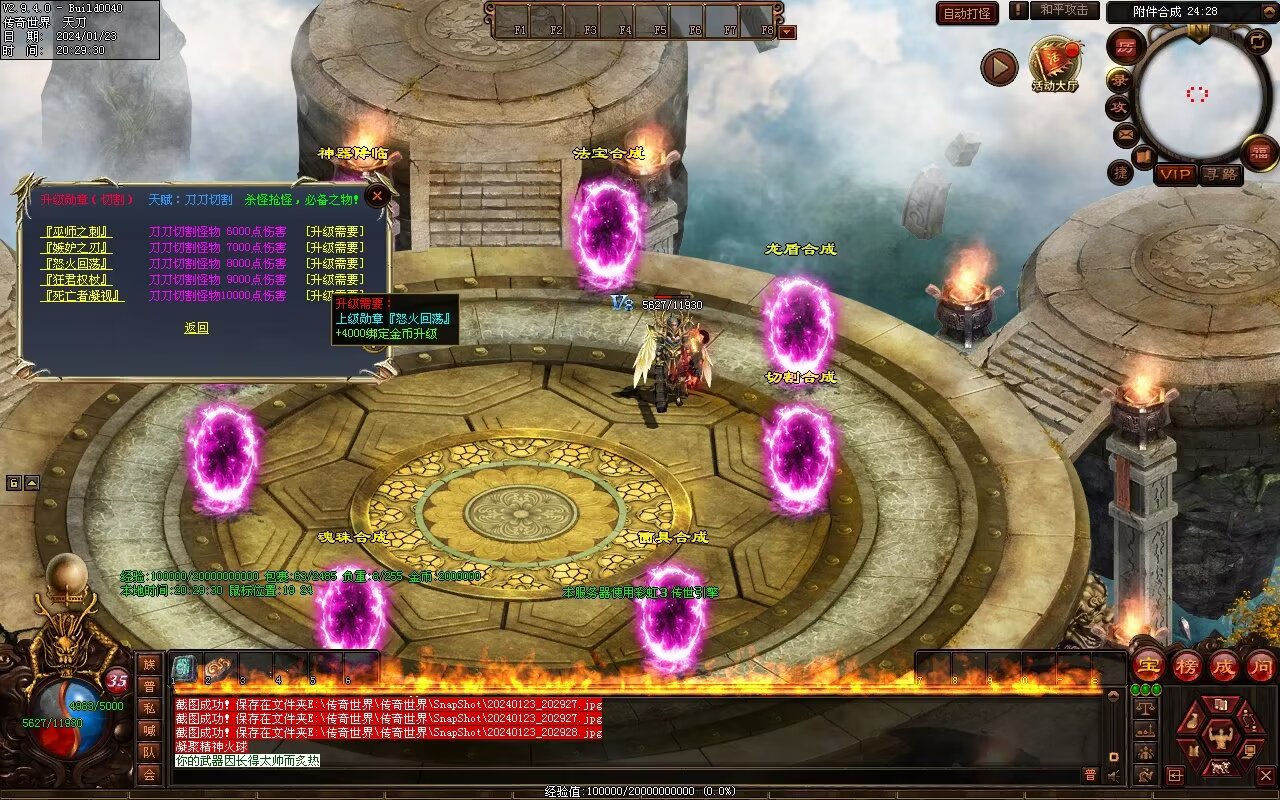Screen dimensions: 1280x800
Task: Open the 活动大厅 event hall icon
Action: coord(1055,63)
